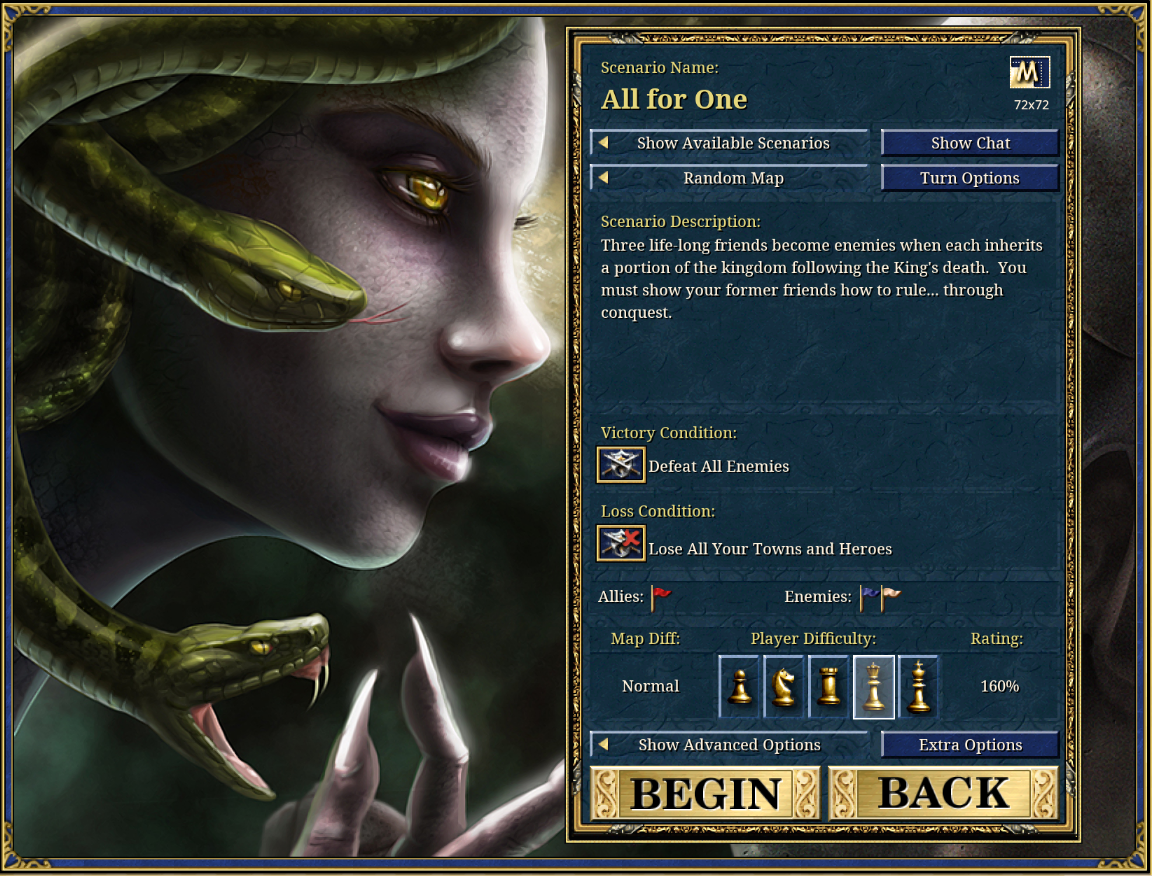Click the loss condition icon

point(621,544)
